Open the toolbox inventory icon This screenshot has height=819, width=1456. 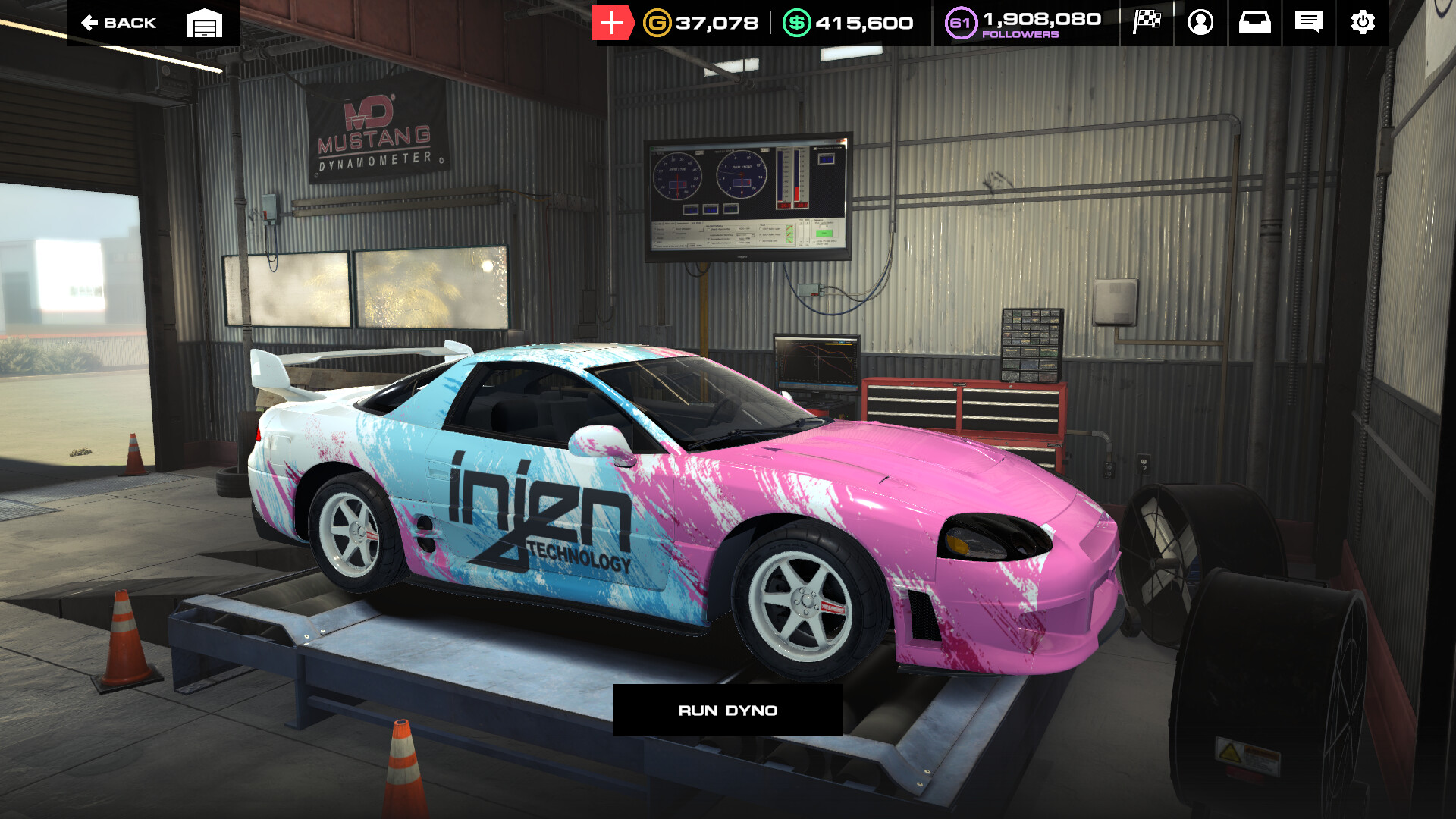pos(1255,23)
